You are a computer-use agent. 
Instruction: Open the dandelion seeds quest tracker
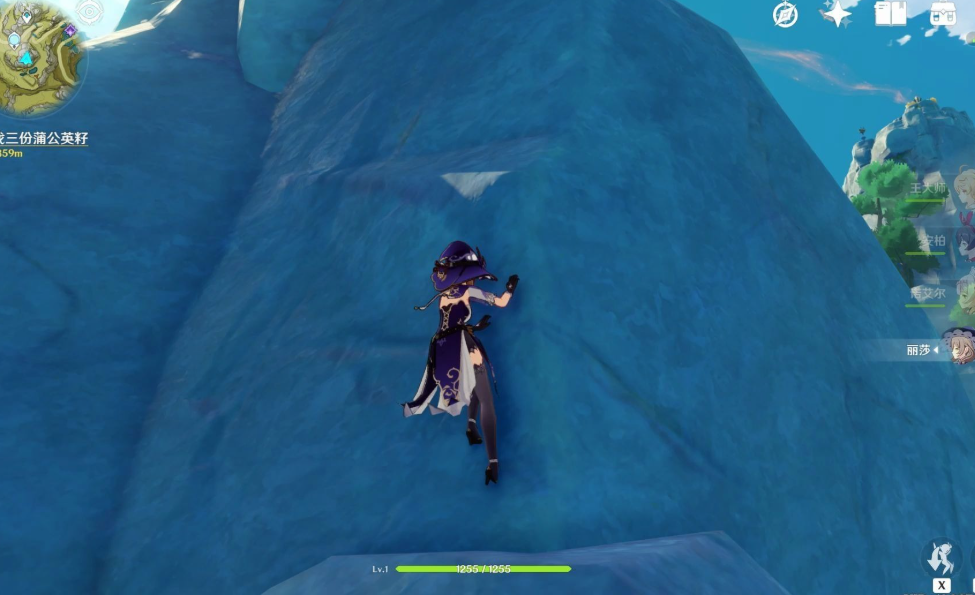pyautogui.click(x=45, y=138)
